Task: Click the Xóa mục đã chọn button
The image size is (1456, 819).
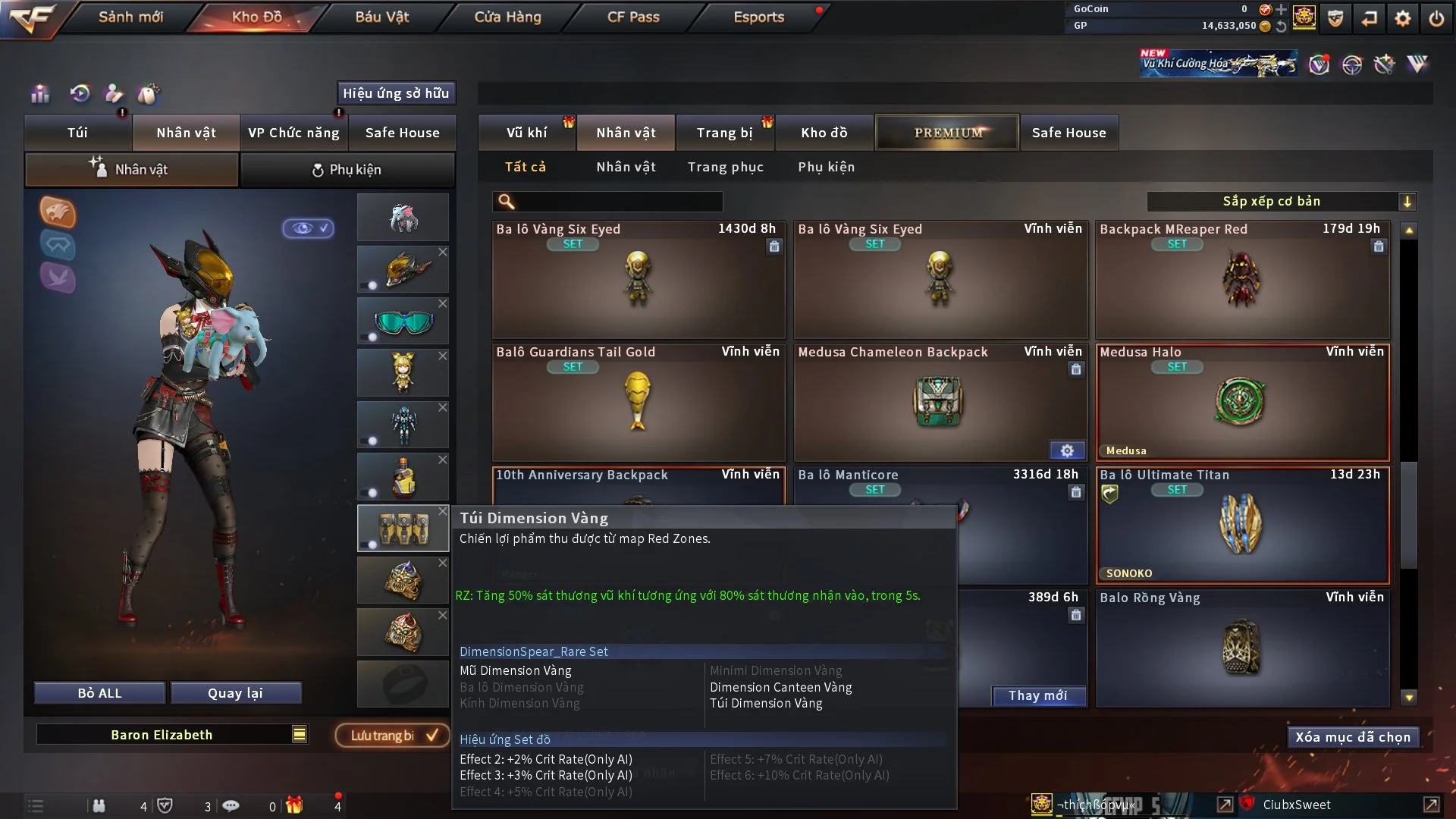Action: [1352, 737]
